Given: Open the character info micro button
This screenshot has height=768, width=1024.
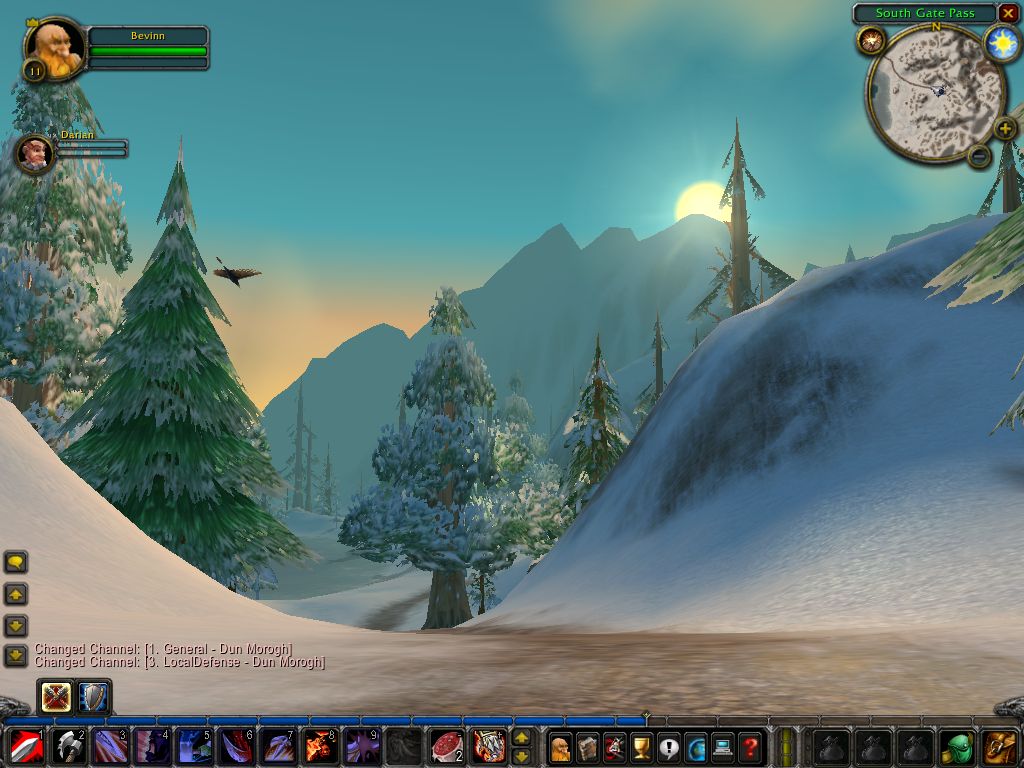Looking at the screenshot, I should (560, 746).
